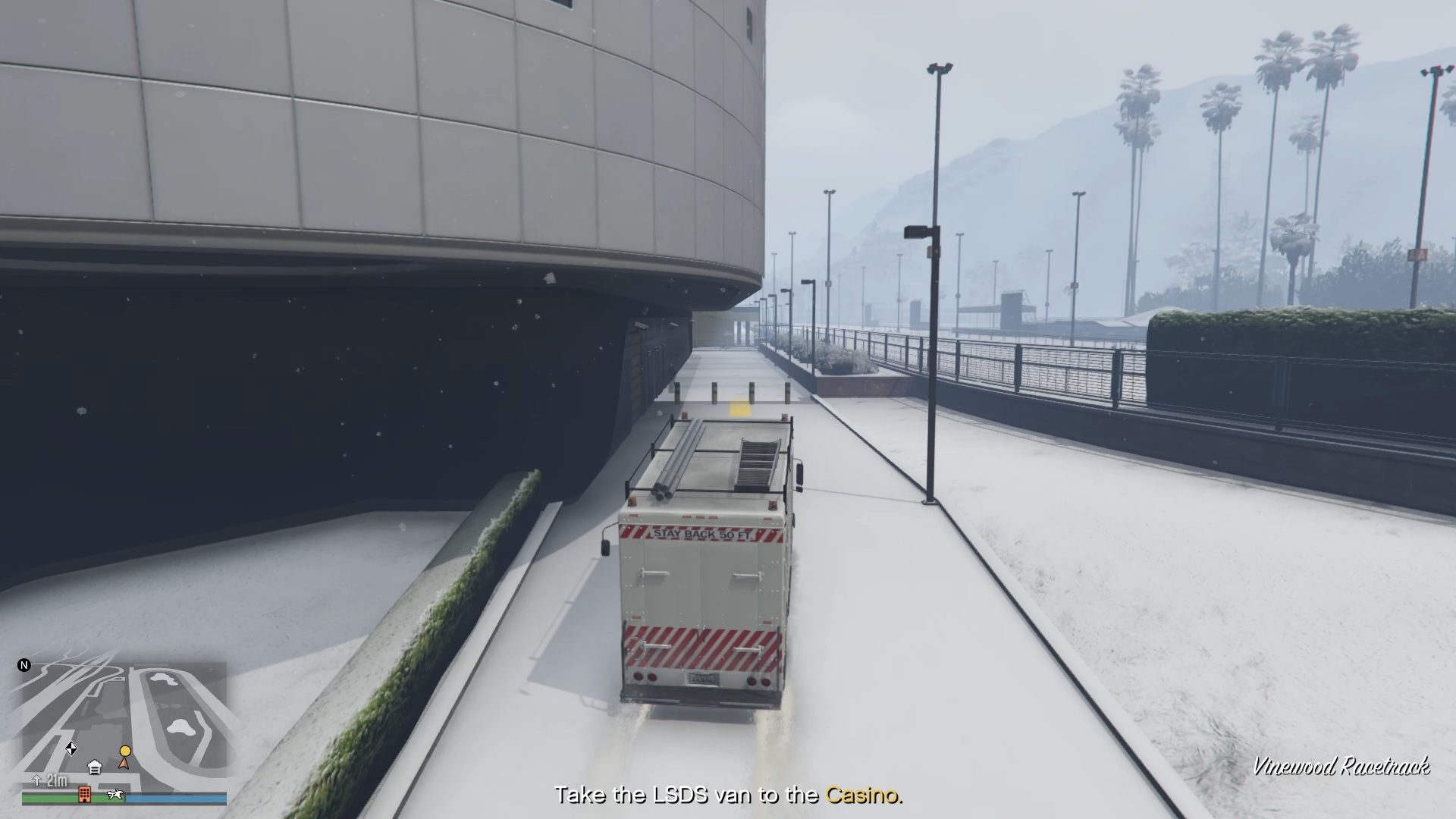The height and width of the screenshot is (819, 1456).
Task: Click the green health bar end point
Action: pos(123,799)
